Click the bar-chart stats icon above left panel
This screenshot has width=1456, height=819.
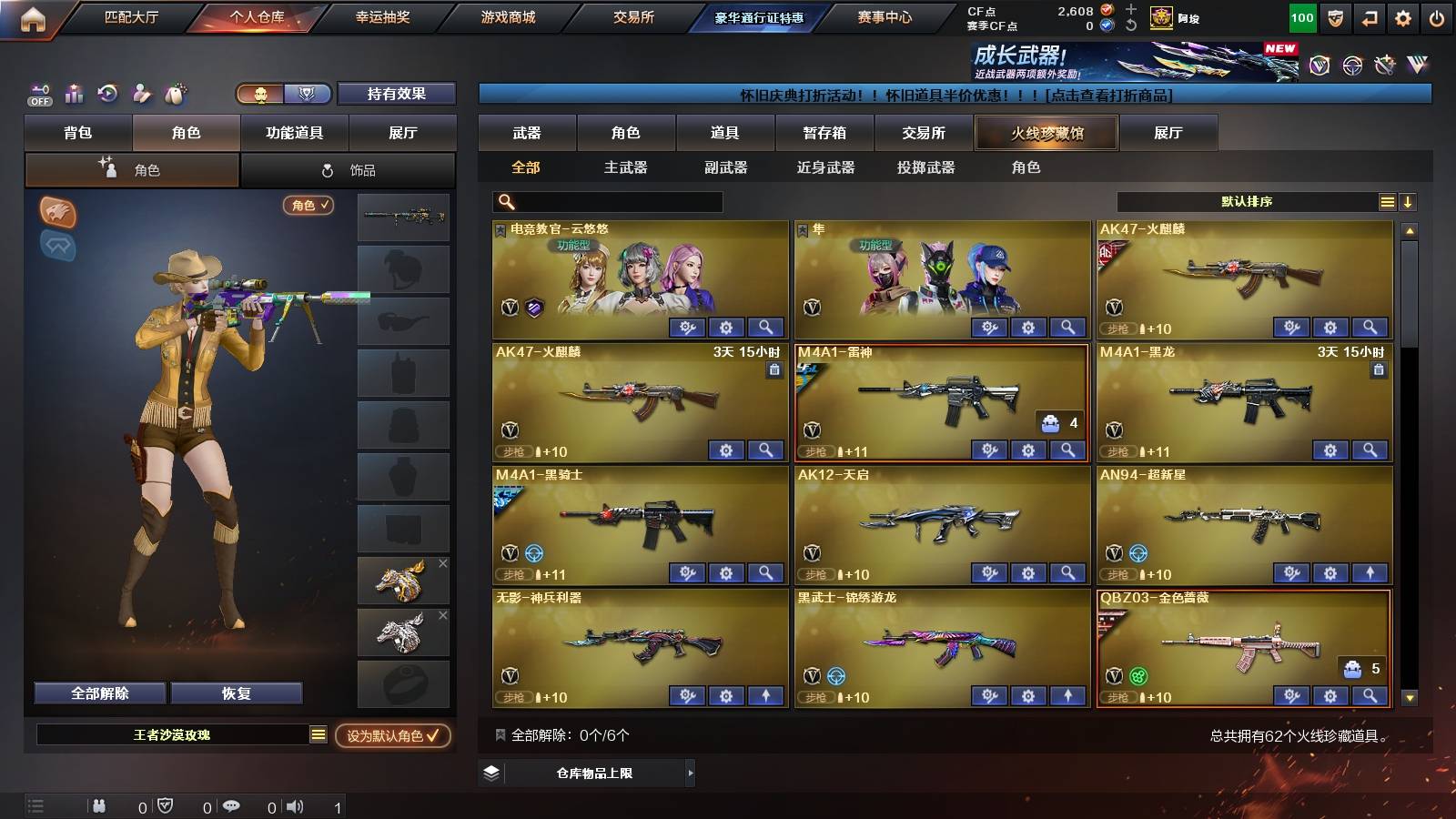tap(73, 94)
